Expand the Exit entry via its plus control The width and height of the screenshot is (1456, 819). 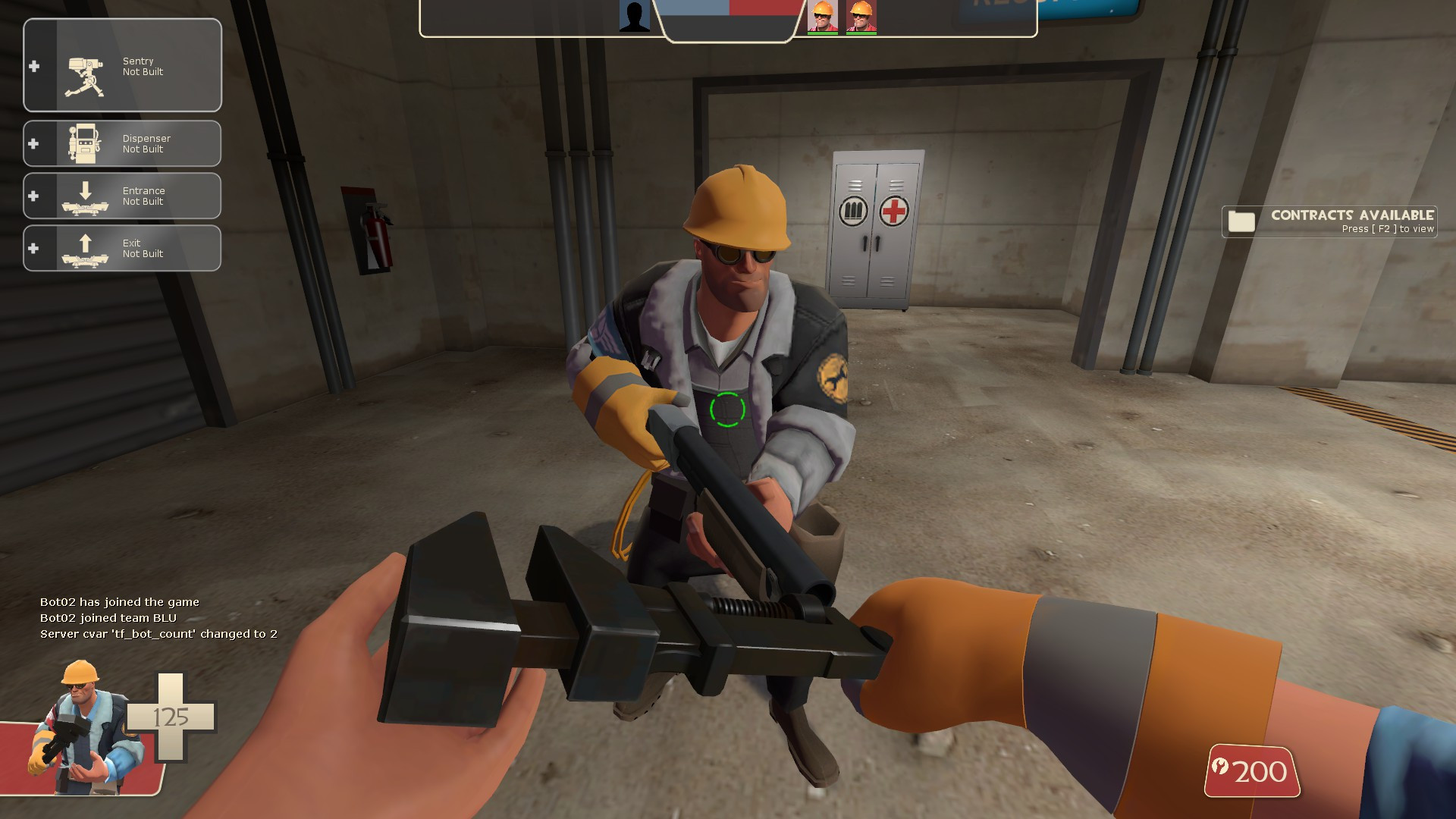[33, 248]
